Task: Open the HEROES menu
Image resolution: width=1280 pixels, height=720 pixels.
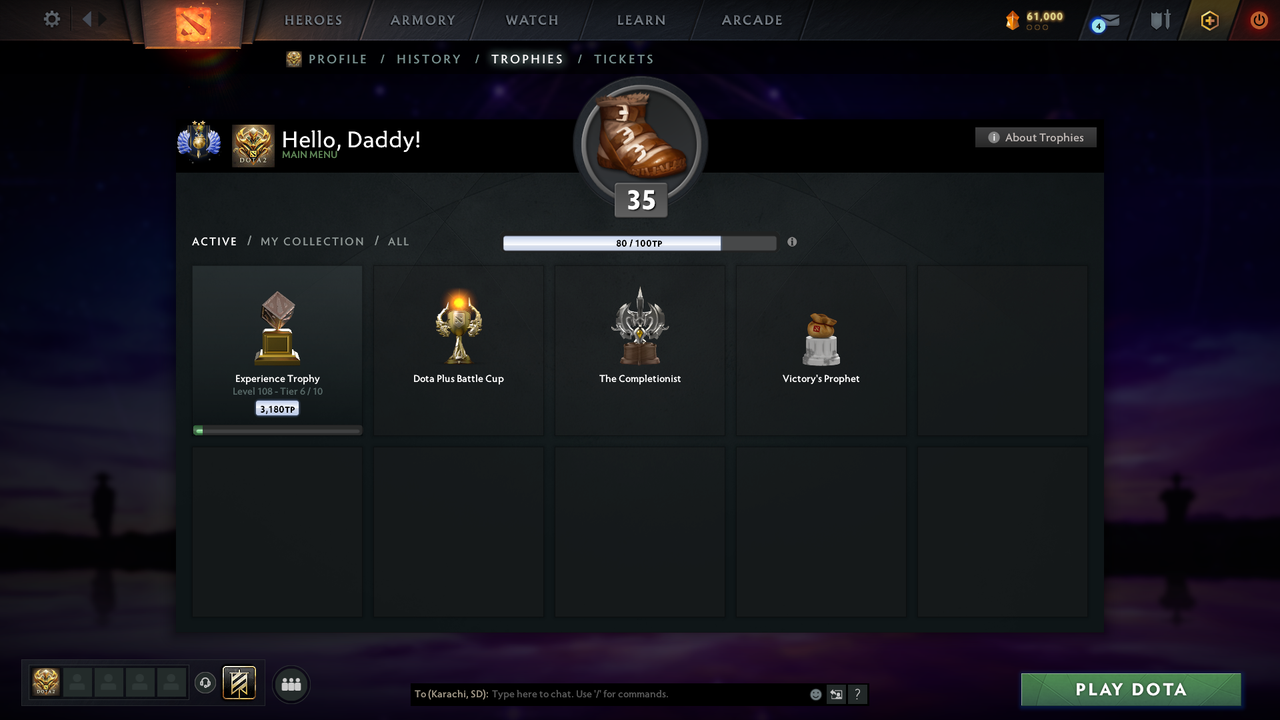Action: (313, 20)
